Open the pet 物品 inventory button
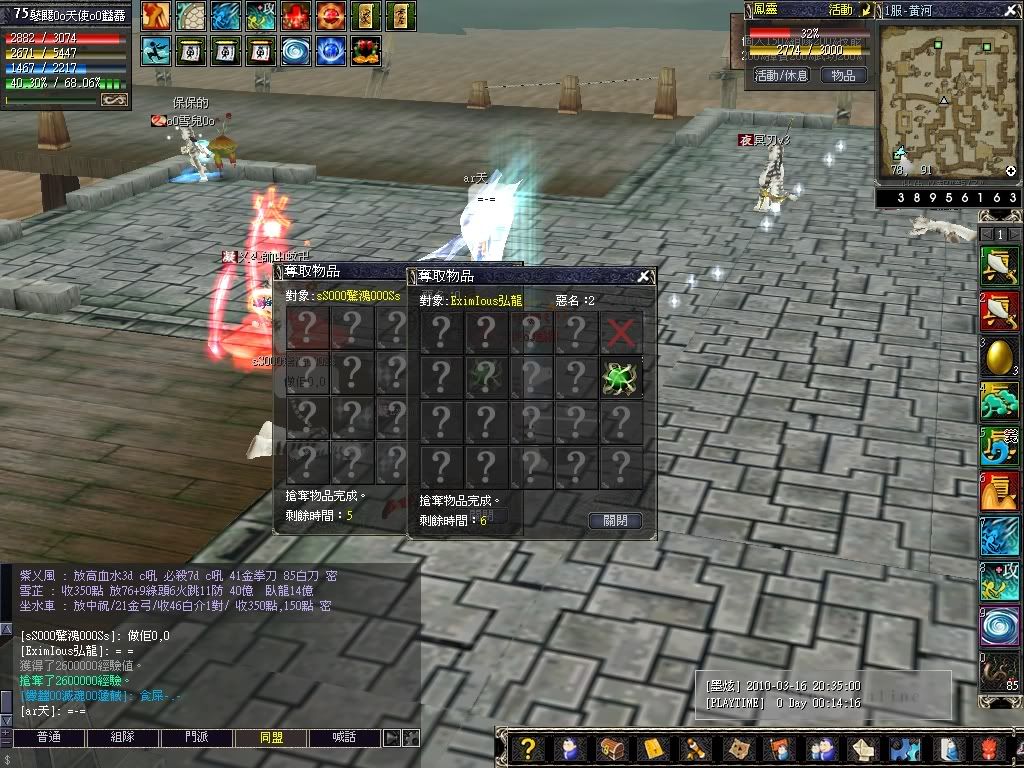Image resolution: width=1024 pixels, height=768 pixels. 843,75
